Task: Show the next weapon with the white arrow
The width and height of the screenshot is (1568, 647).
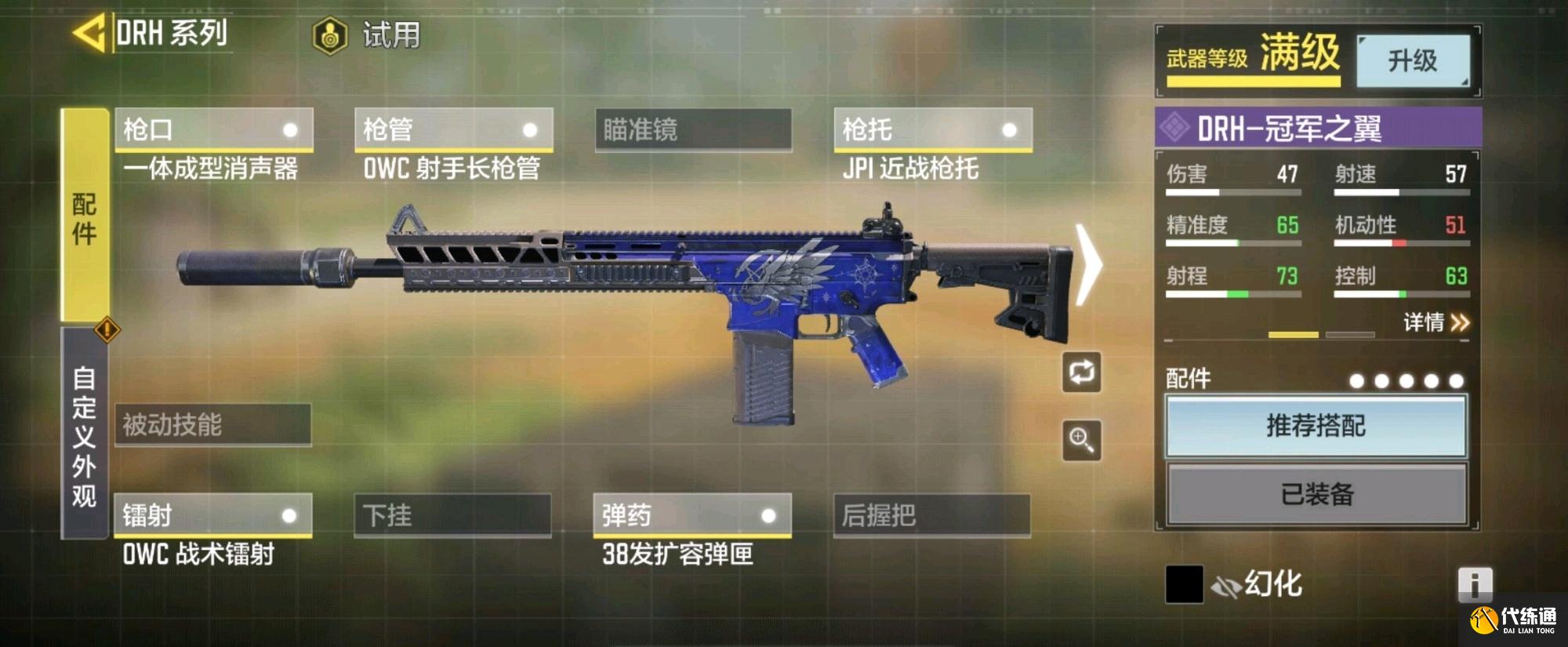Action: [x=1088, y=264]
